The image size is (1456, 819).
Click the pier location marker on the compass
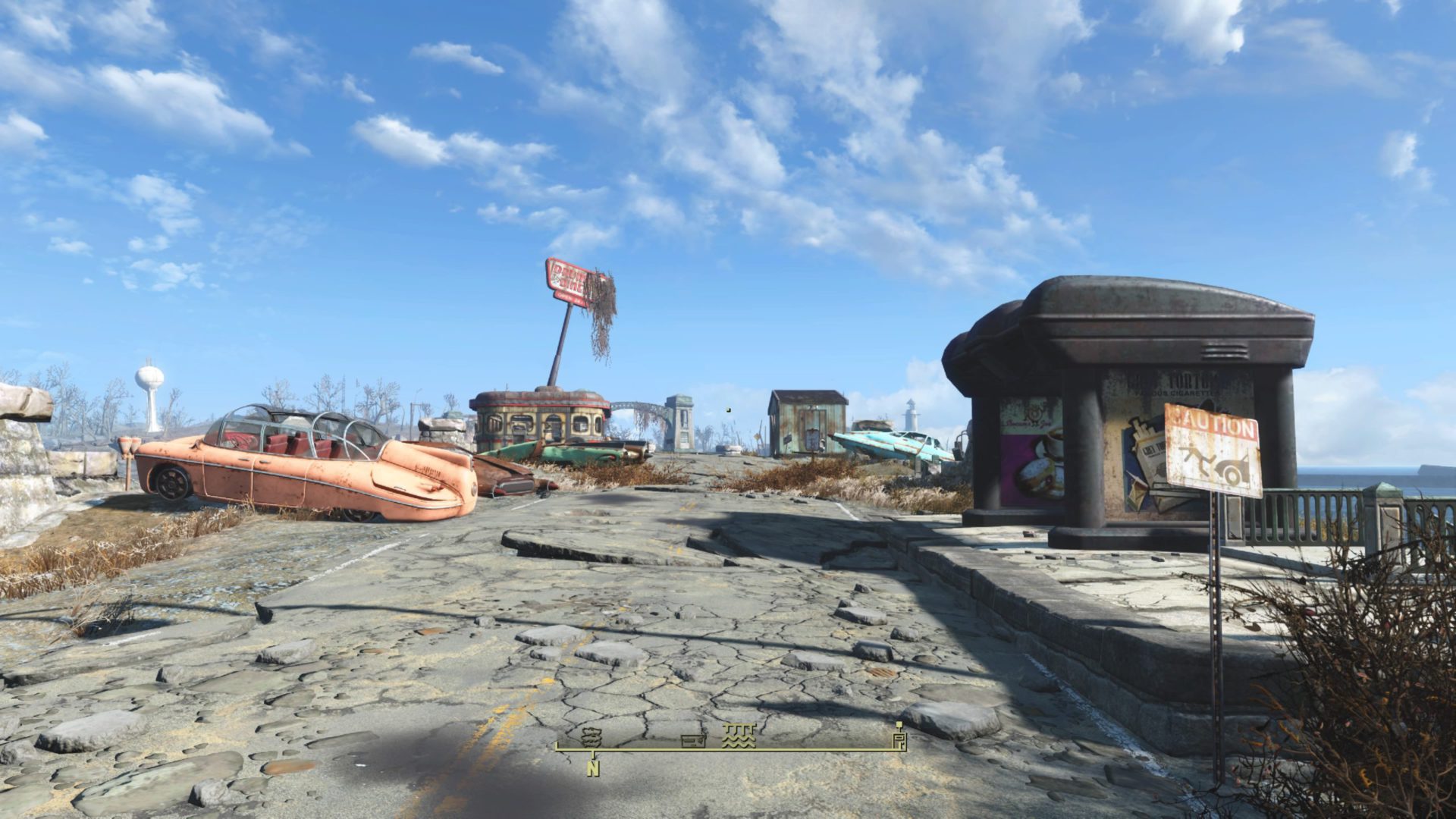coord(738,736)
